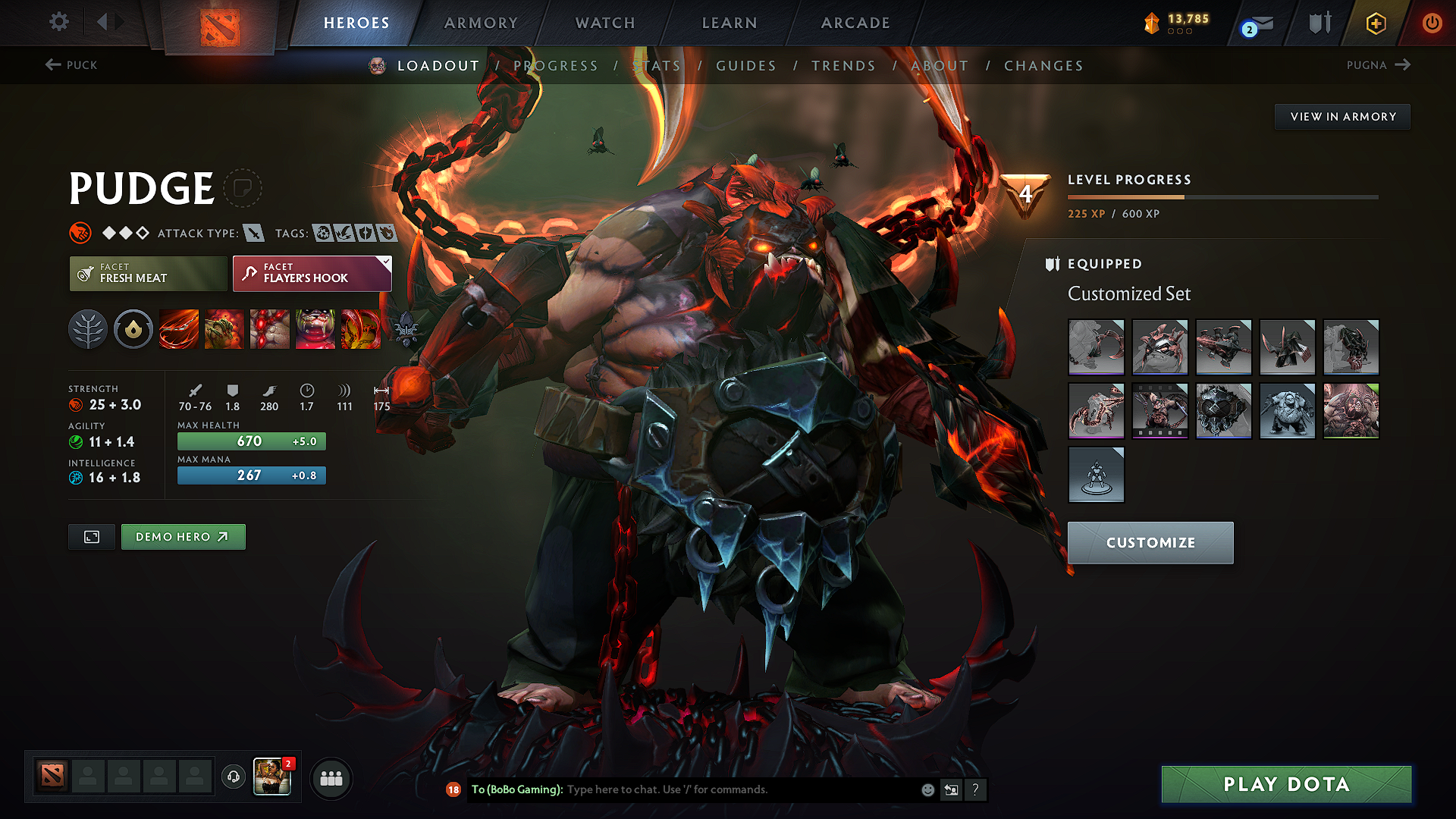Open the STATS section
Image resolution: width=1456 pixels, height=819 pixels.
coord(657,66)
